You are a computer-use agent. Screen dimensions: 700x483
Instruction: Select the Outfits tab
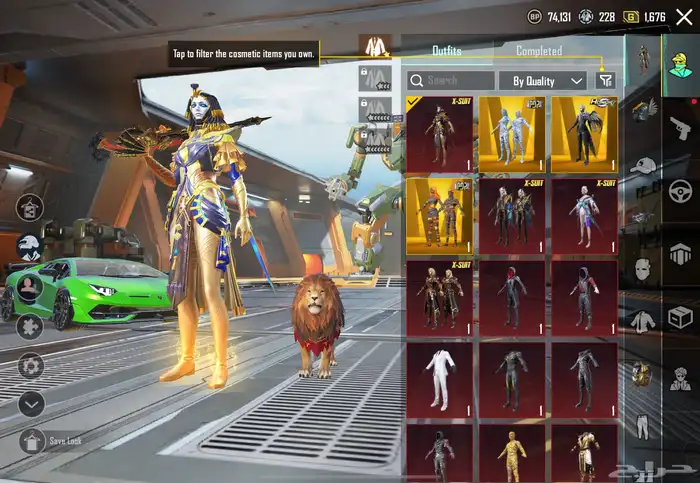click(447, 51)
